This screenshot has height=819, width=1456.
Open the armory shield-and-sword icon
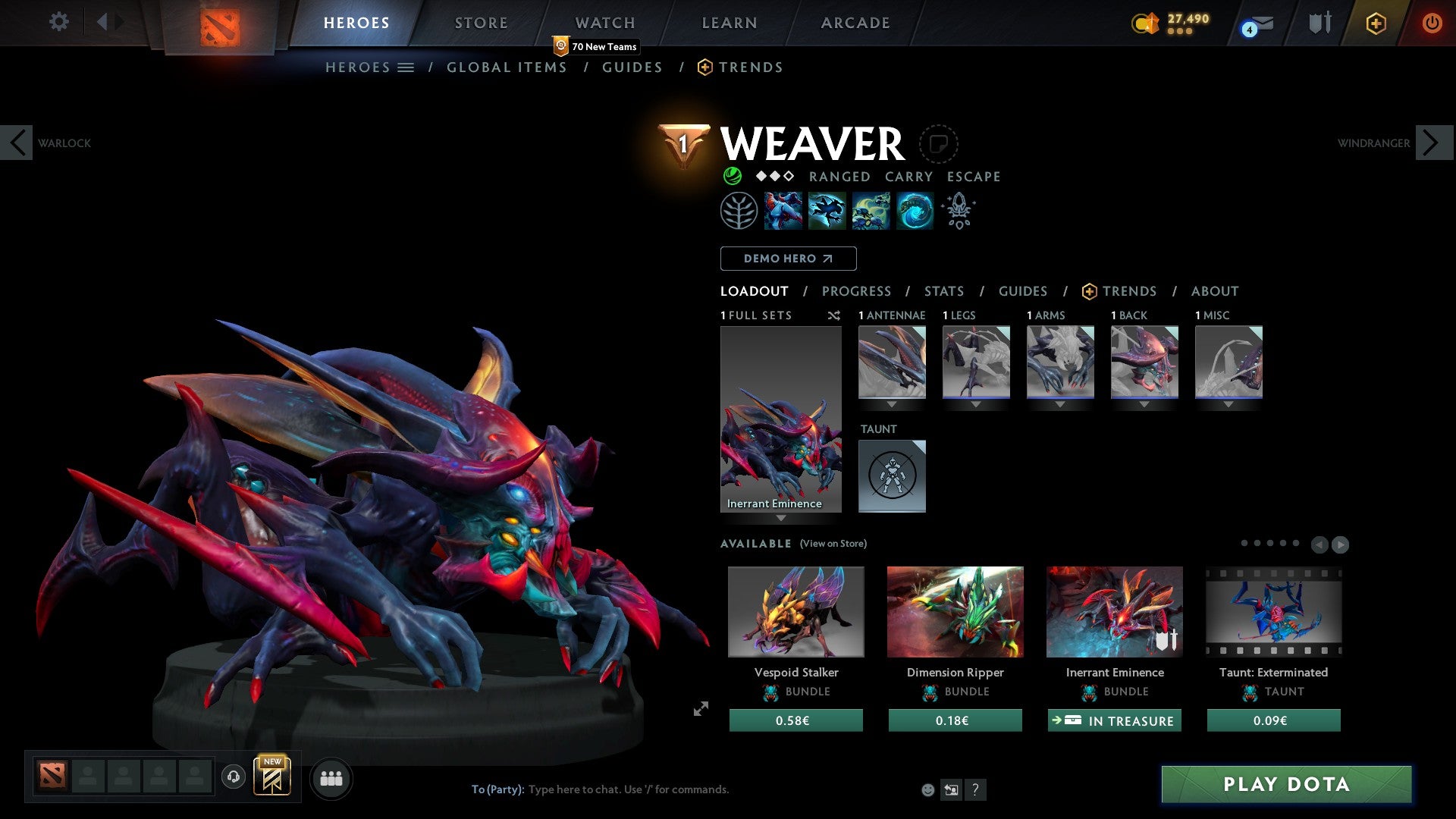pos(1319,22)
